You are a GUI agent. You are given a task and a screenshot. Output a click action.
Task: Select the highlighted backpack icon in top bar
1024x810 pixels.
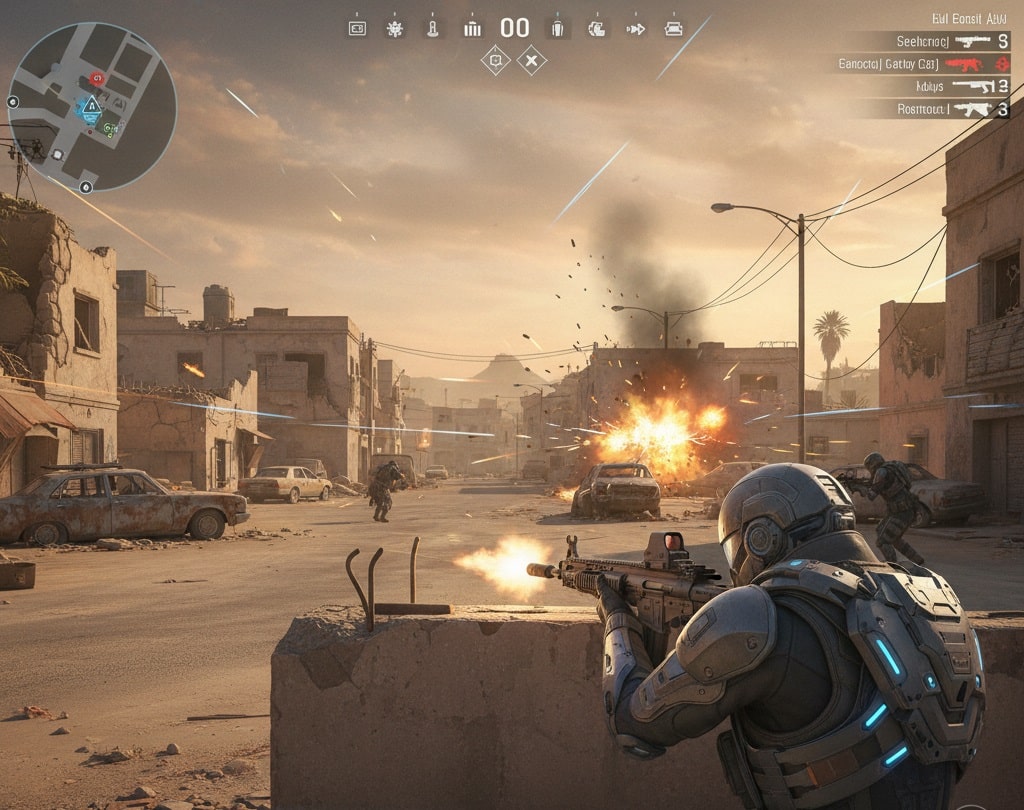click(x=559, y=28)
